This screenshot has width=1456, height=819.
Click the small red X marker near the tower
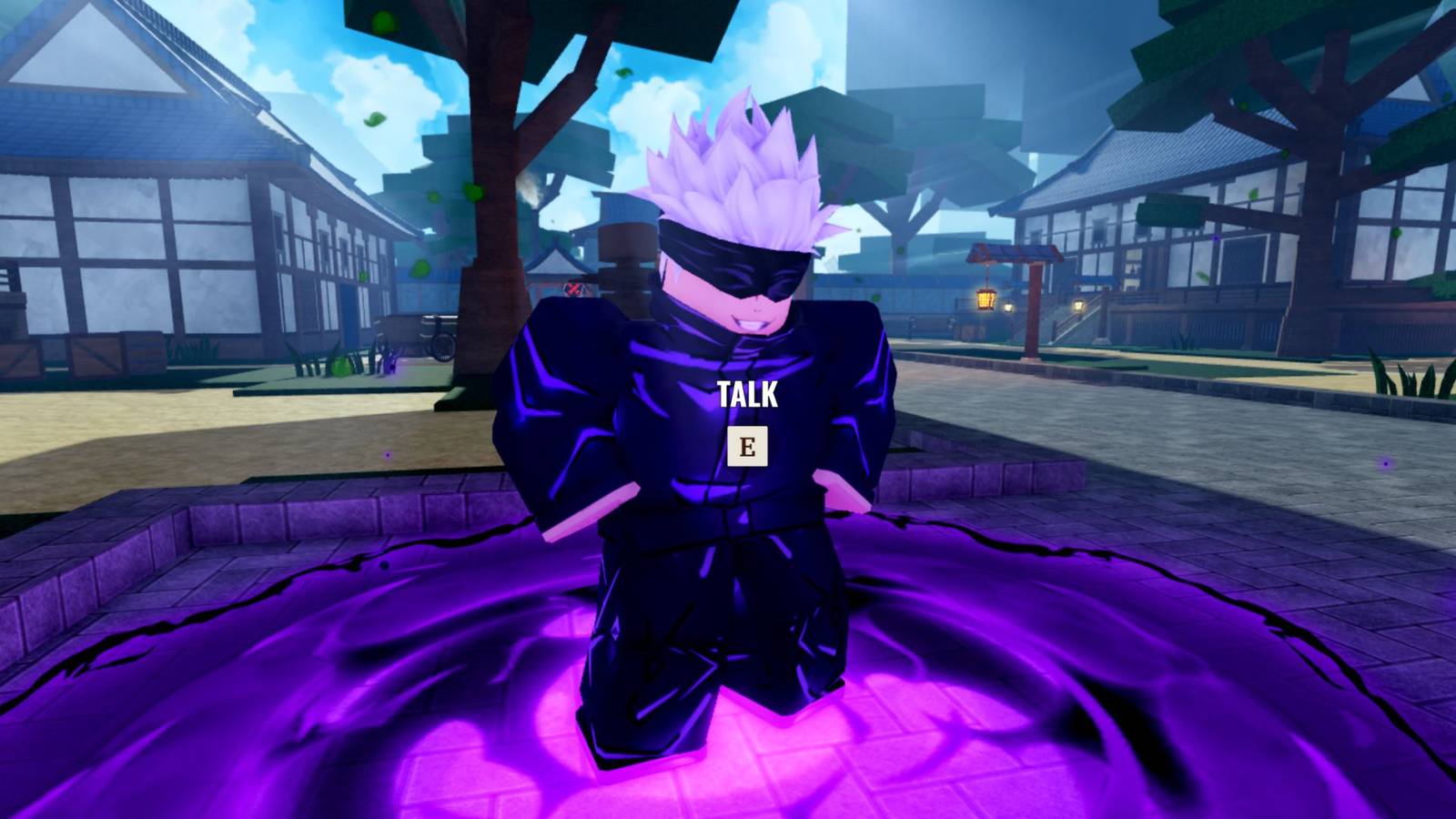tap(573, 289)
